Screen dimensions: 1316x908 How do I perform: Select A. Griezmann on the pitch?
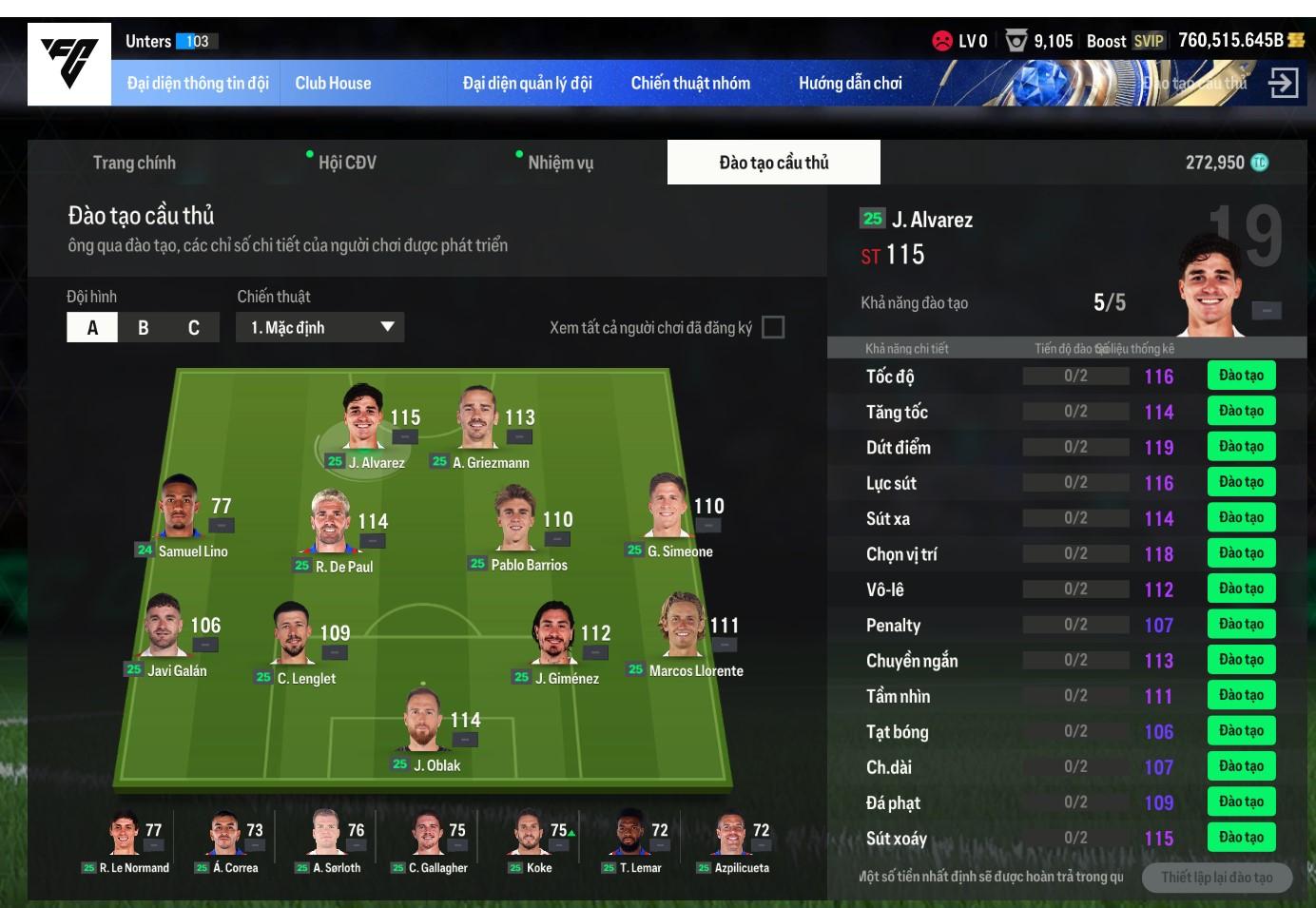(x=479, y=423)
